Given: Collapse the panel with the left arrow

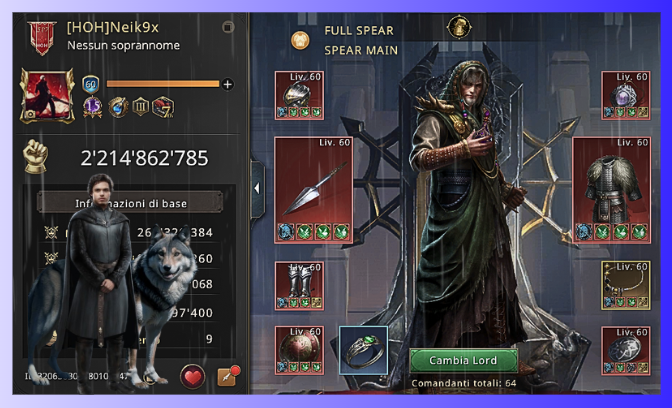Looking at the screenshot, I should click(257, 187).
